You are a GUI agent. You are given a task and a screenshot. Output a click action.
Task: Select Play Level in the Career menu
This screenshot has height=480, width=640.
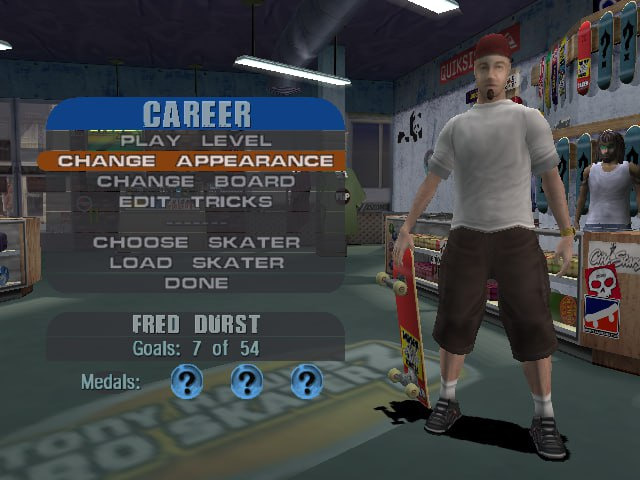(x=196, y=141)
